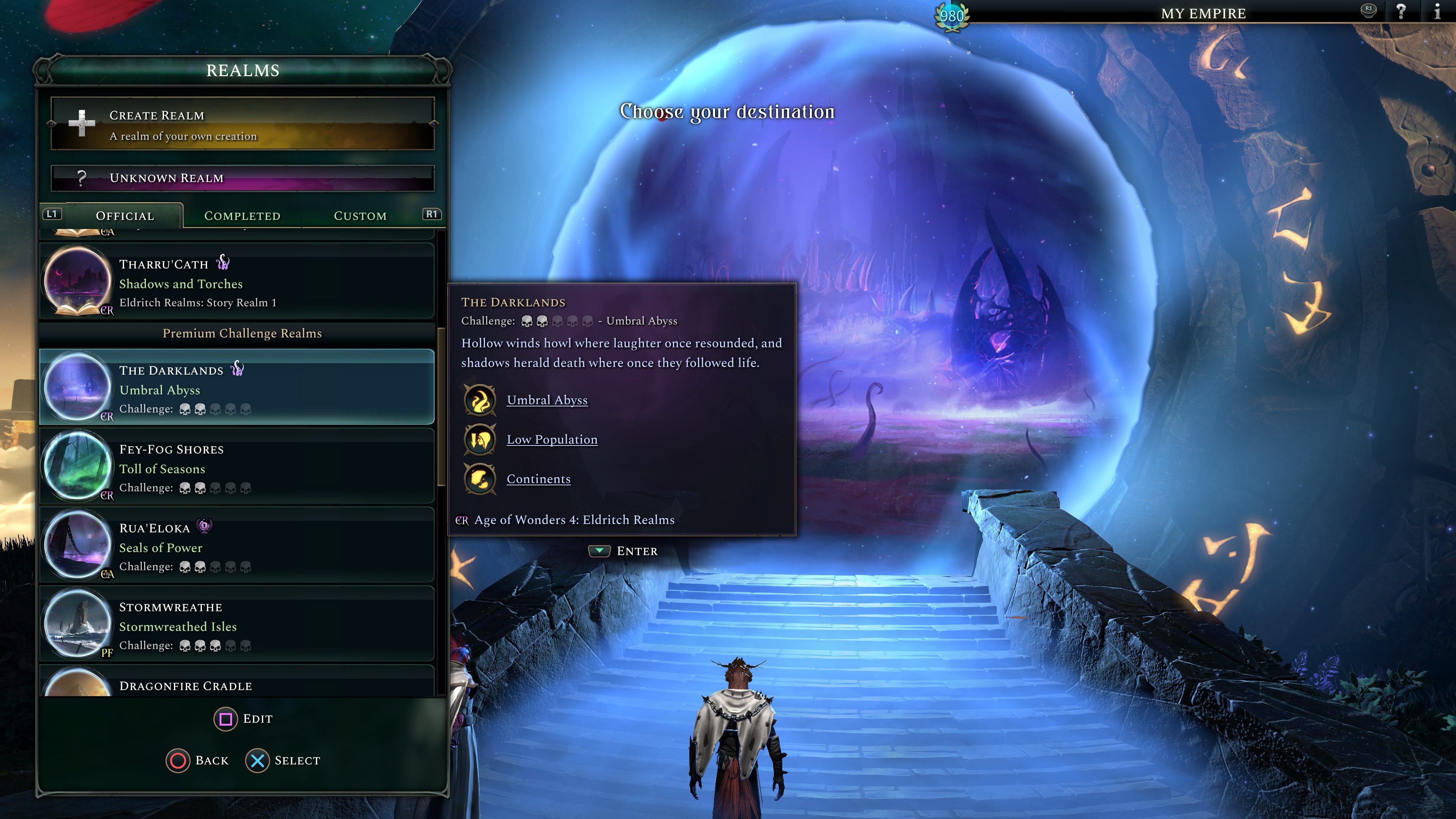Switch to the Completed tab
The height and width of the screenshot is (819, 1456).
click(x=242, y=215)
